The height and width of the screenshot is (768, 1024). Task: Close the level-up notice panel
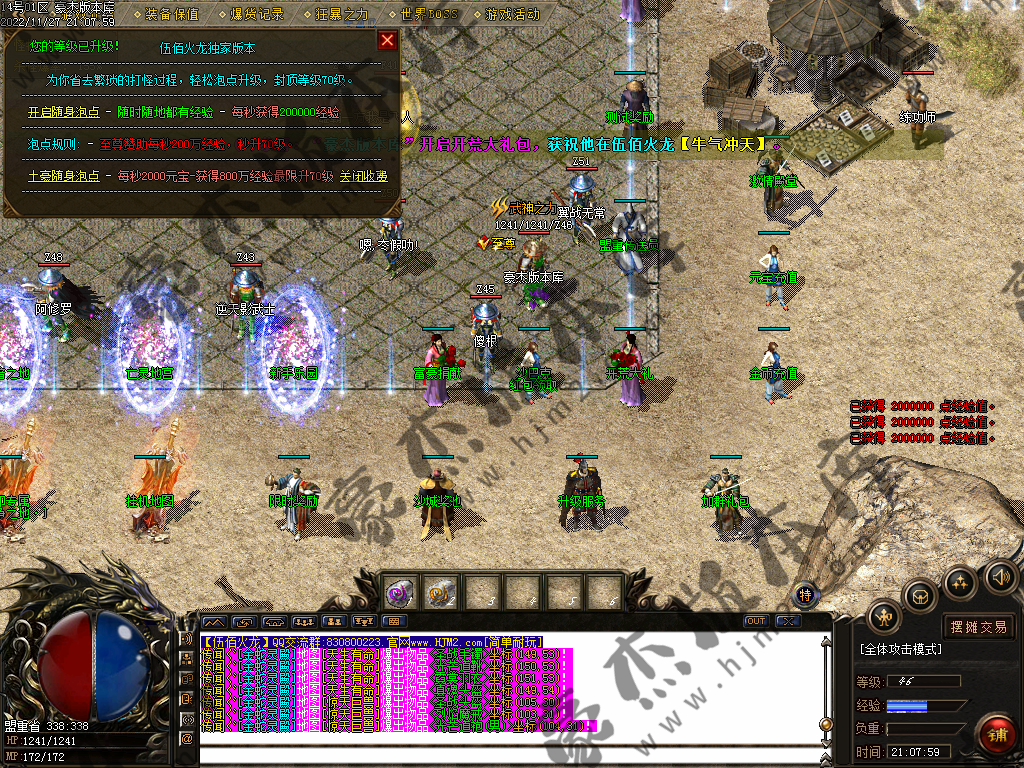(x=387, y=40)
